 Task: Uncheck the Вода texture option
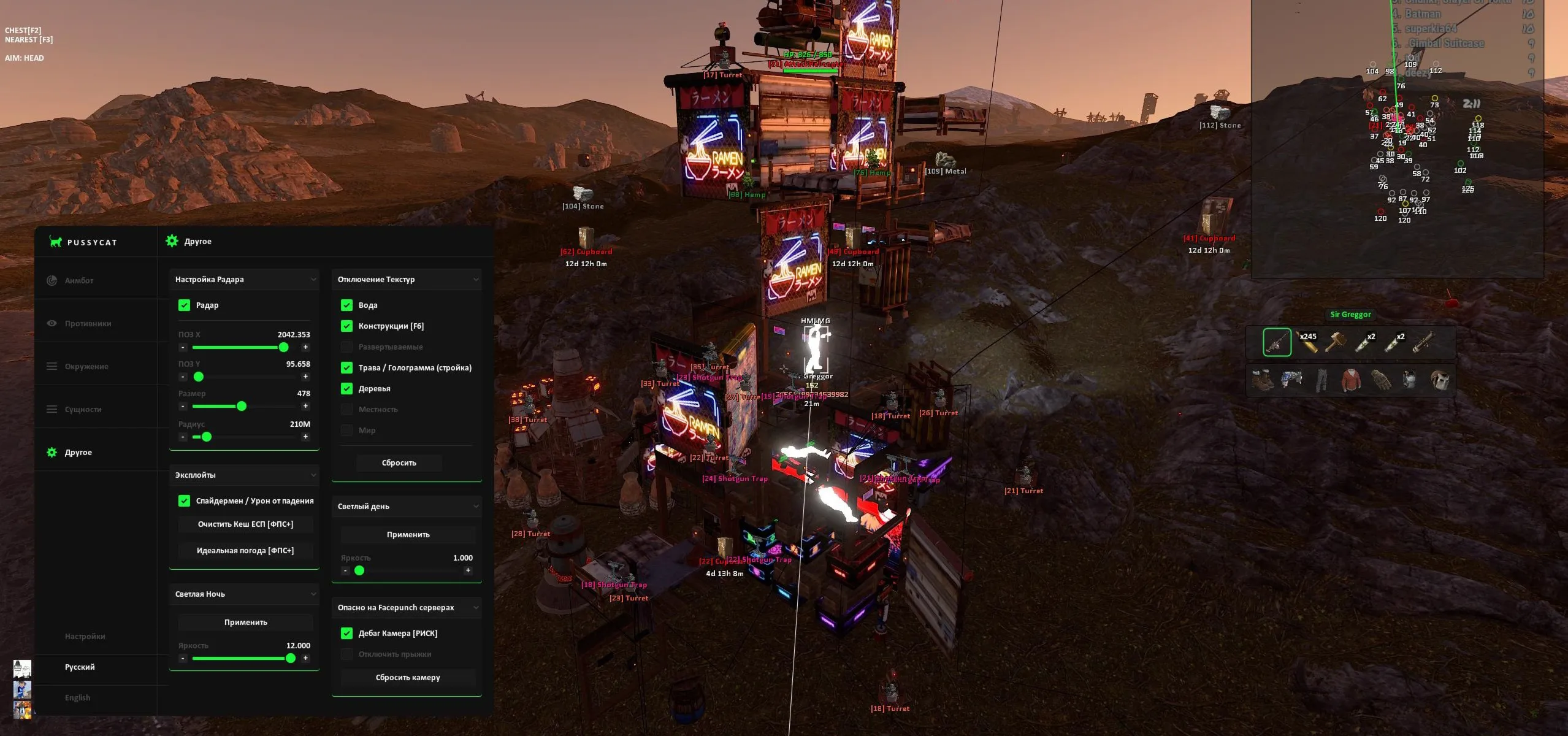tap(346, 305)
